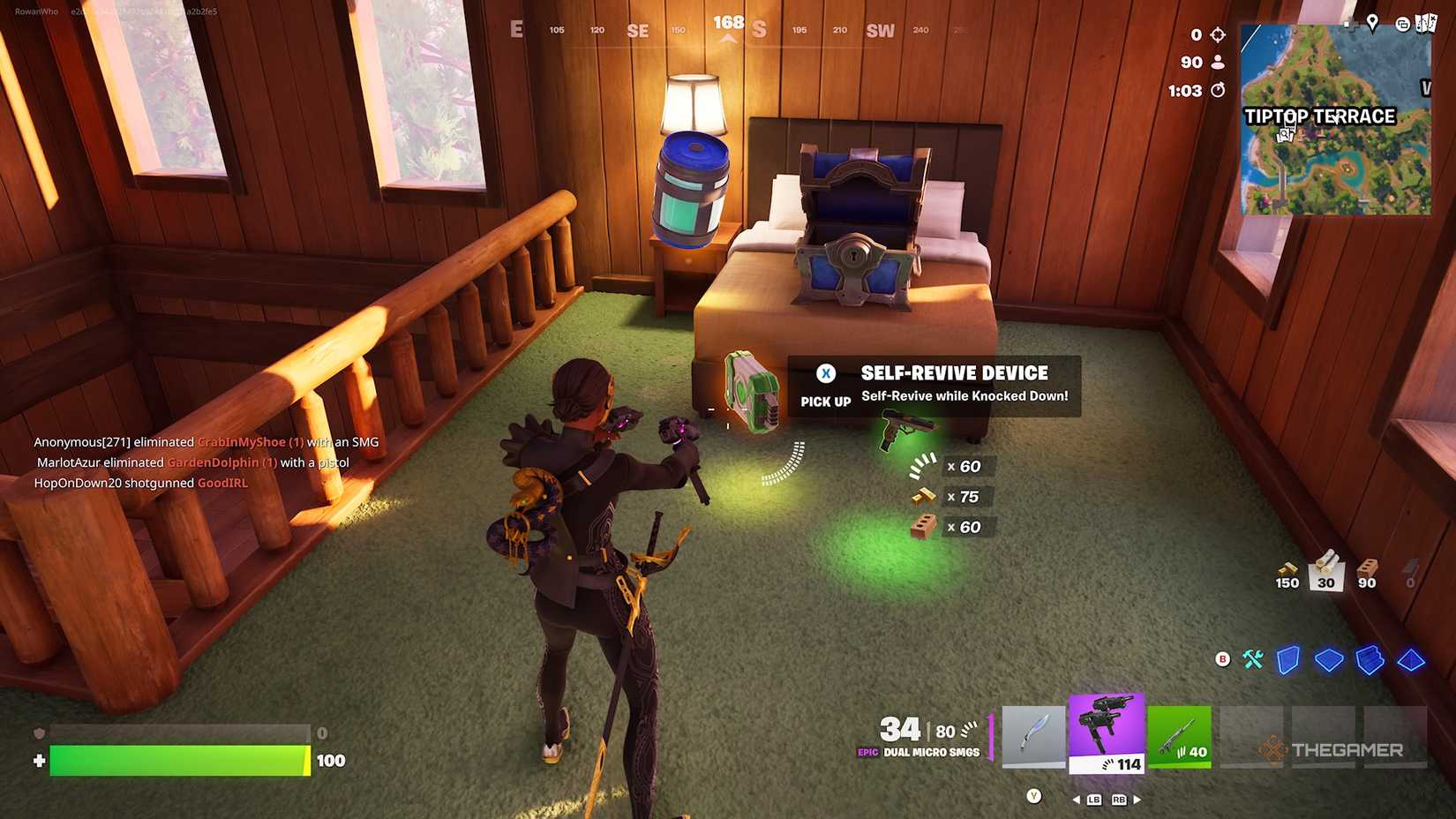Open the repair/edit tools icon
This screenshot has width=1456, height=819.
pyautogui.click(x=1251, y=659)
